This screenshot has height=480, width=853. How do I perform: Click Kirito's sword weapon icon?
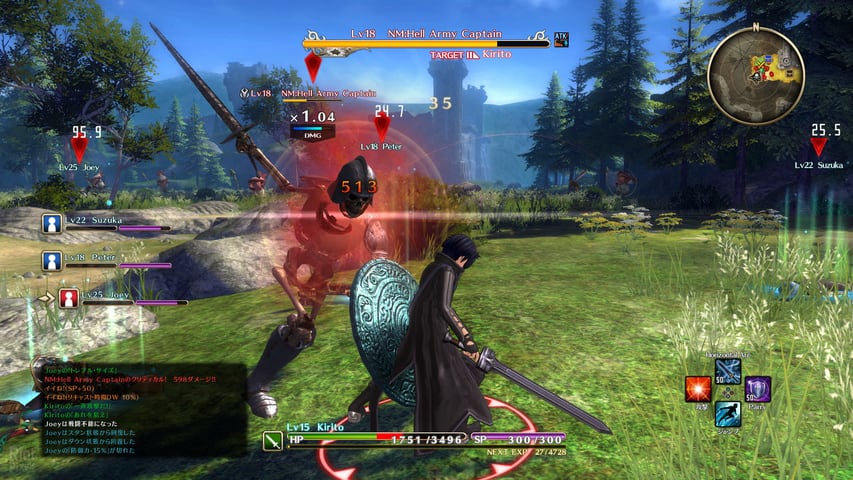[x=272, y=439]
